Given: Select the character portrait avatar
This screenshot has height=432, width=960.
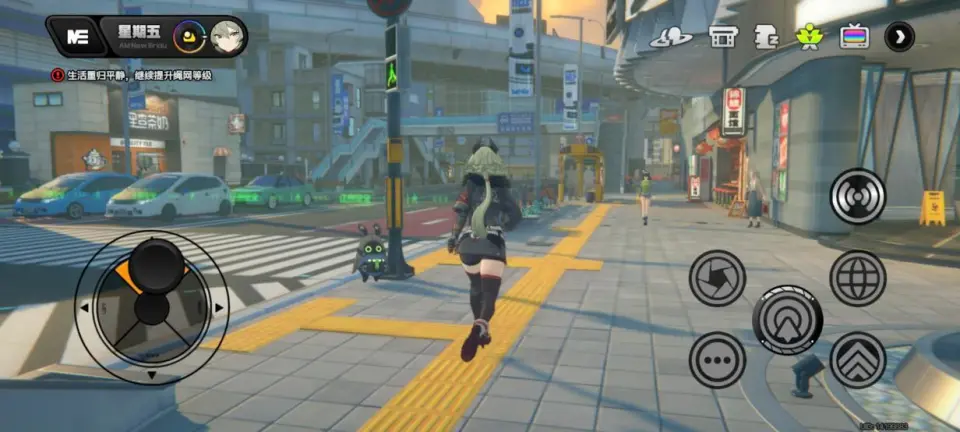Looking at the screenshot, I should tap(225, 38).
